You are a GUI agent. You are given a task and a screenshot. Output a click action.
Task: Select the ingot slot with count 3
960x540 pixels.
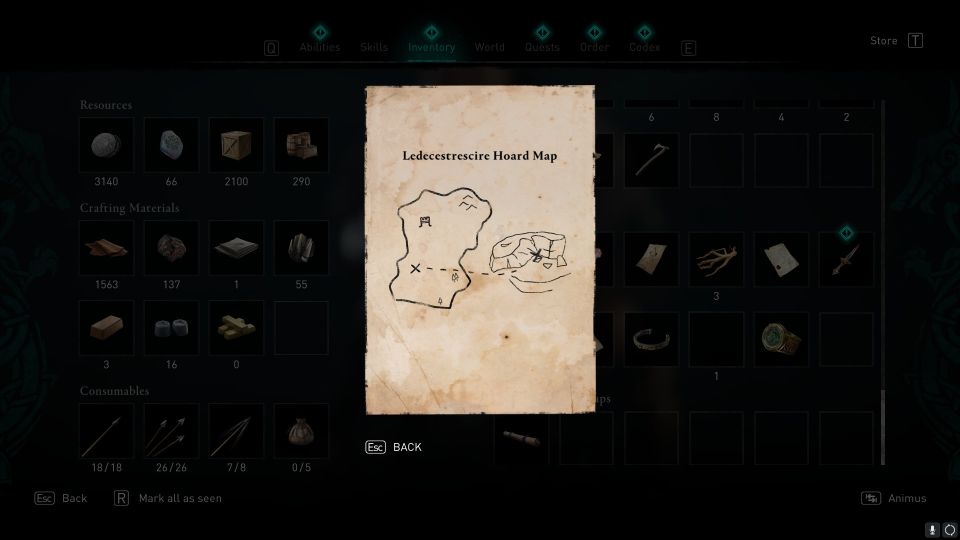click(x=106, y=328)
